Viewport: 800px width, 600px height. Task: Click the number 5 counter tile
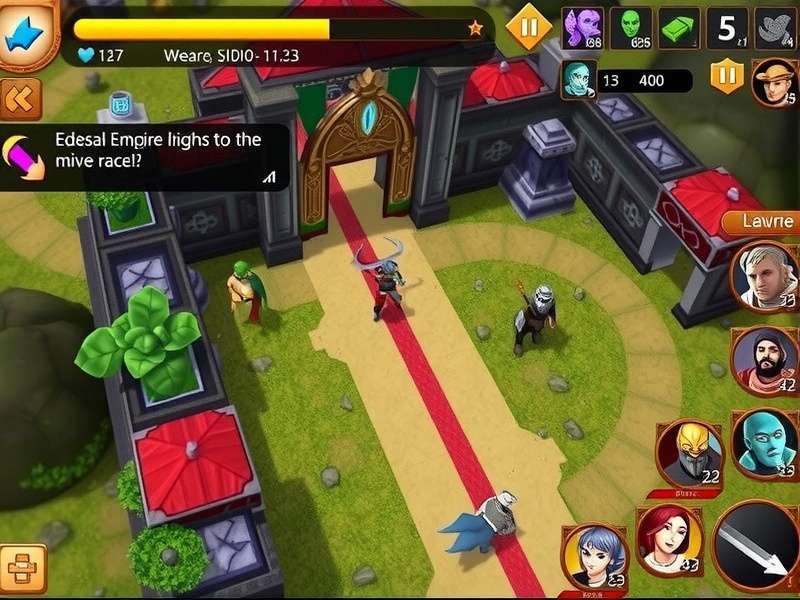pyautogui.click(x=727, y=28)
